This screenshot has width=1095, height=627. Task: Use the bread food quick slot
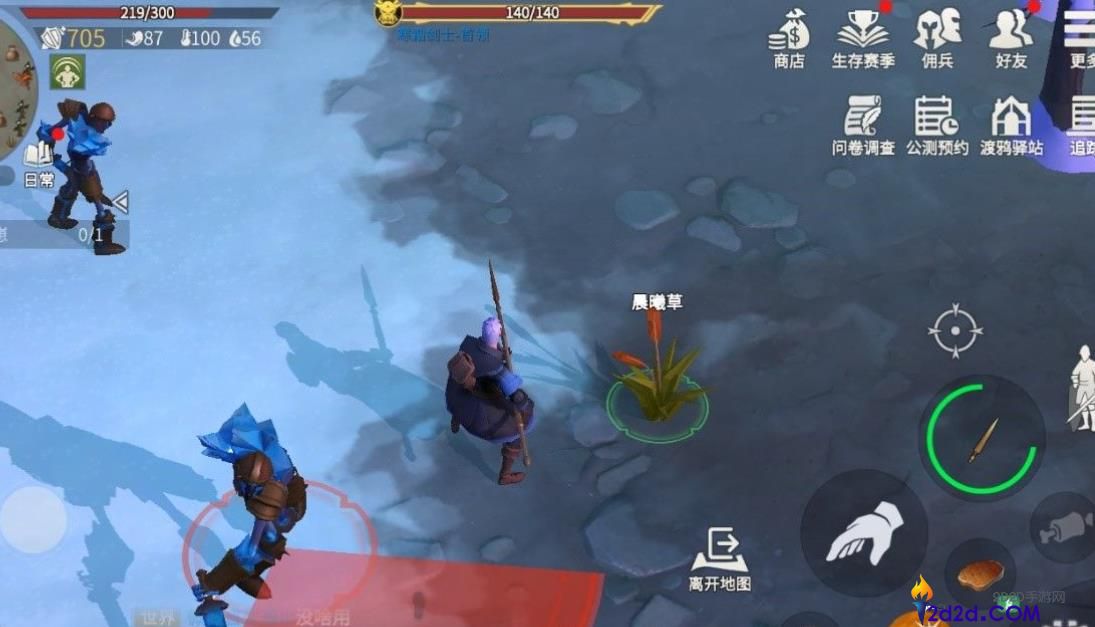point(980,574)
